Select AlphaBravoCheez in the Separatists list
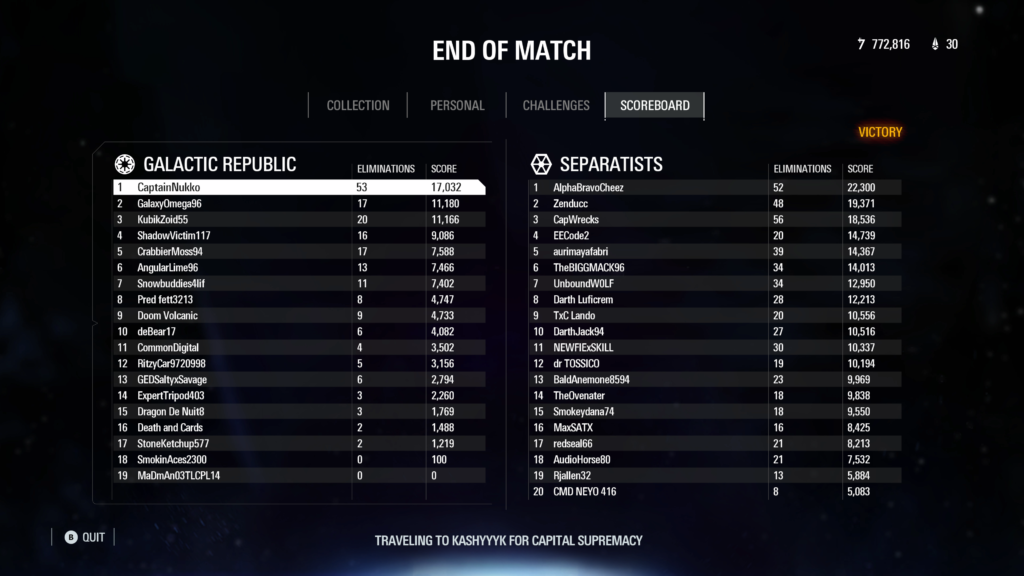Image resolution: width=1024 pixels, height=576 pixels. (x=714, y=187)
